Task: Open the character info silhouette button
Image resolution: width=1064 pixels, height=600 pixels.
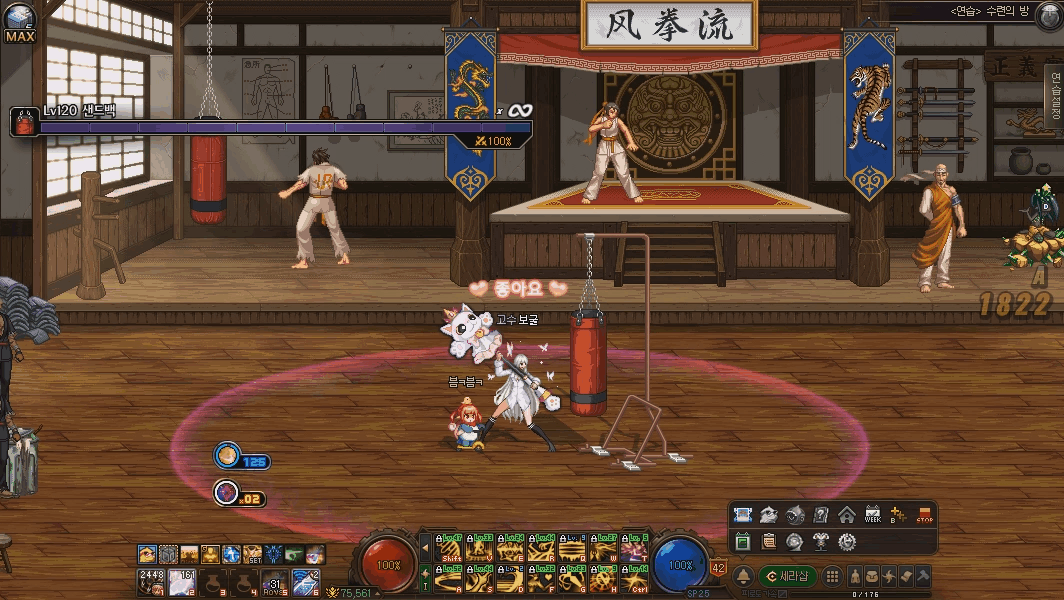Action: 856,576
